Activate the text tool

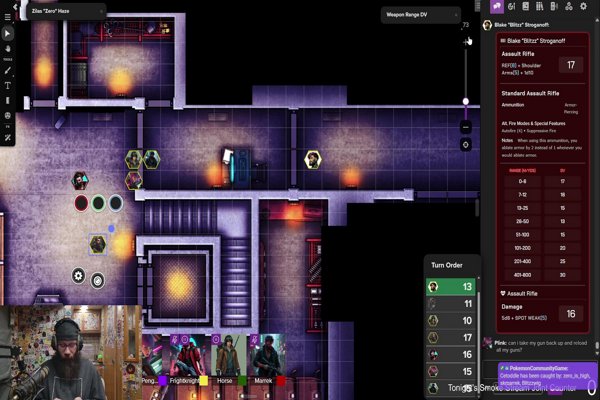7,86
